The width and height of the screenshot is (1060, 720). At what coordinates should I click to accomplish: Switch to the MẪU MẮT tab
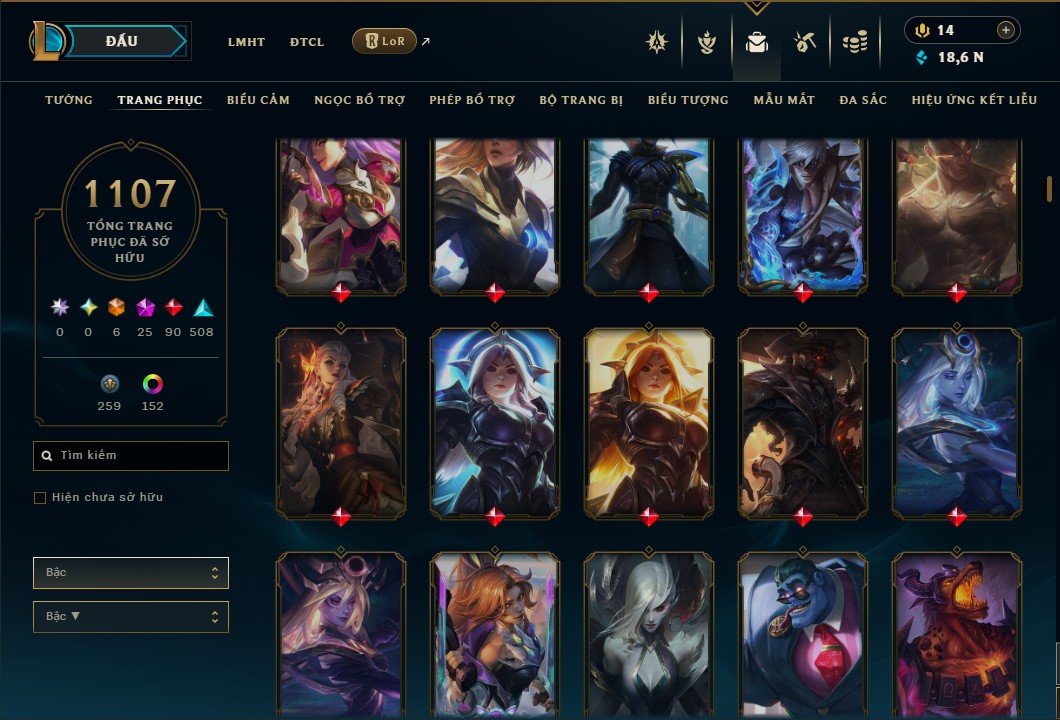click(x=784, y=100)
